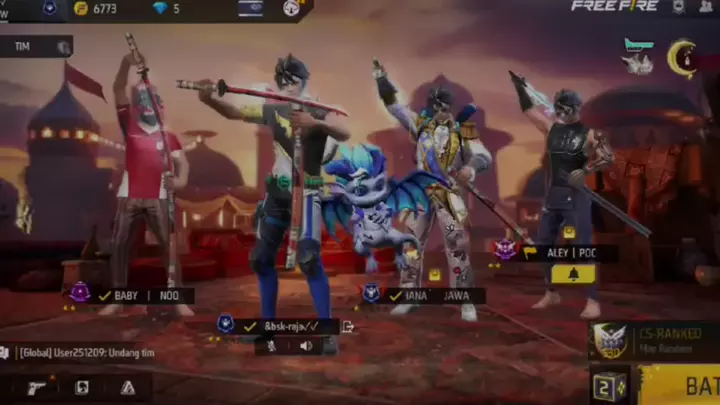Open the CS-Ranked mode selector
This screenshot has width=720, height=405.
pos(655,340)
